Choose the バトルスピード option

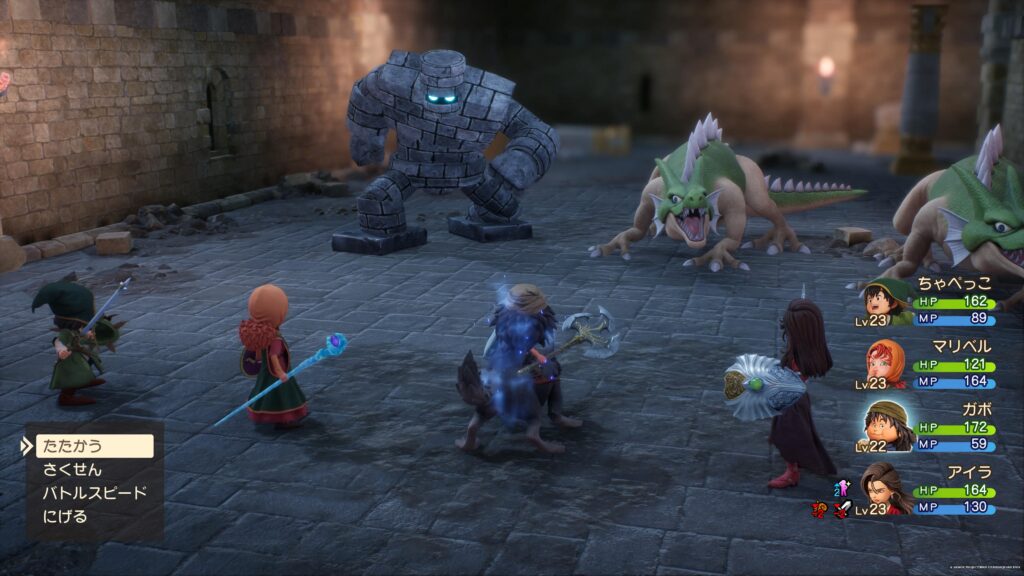tap(94, 493)
